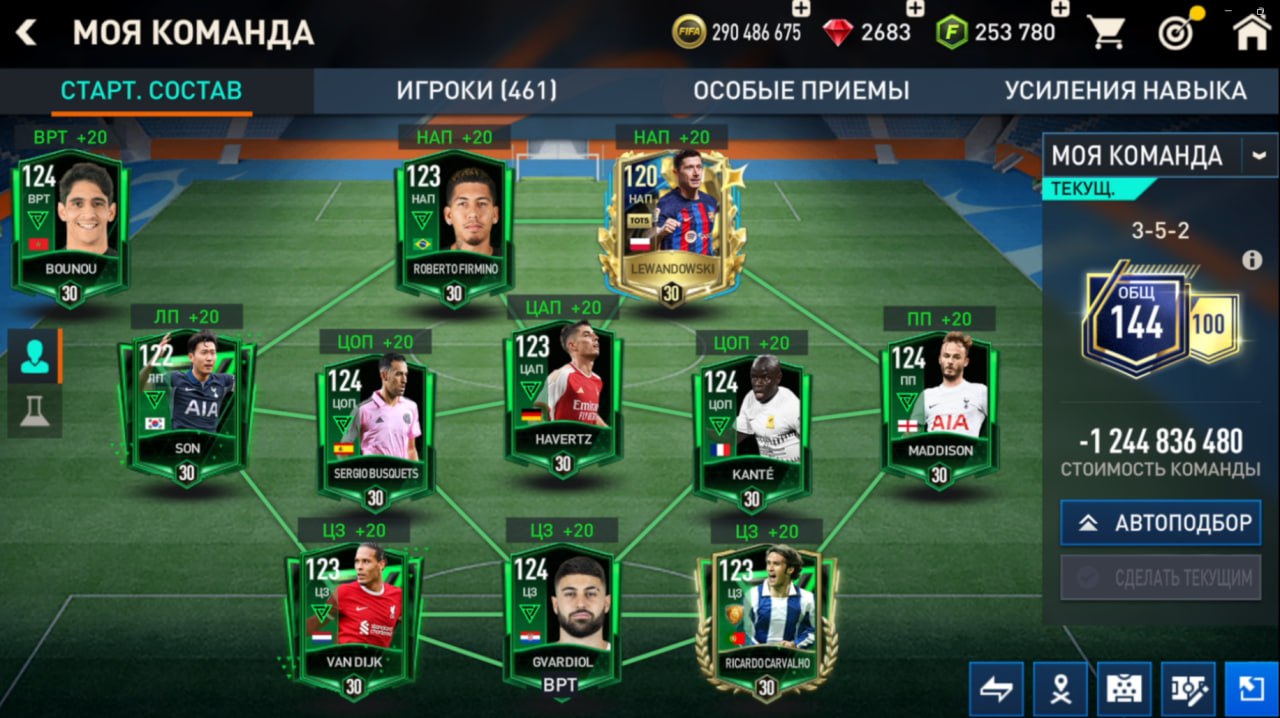Viewport: 1280px width, 718px height.
Task: Add more FIFA coins with plus button
Action: [x=801, y=9]
